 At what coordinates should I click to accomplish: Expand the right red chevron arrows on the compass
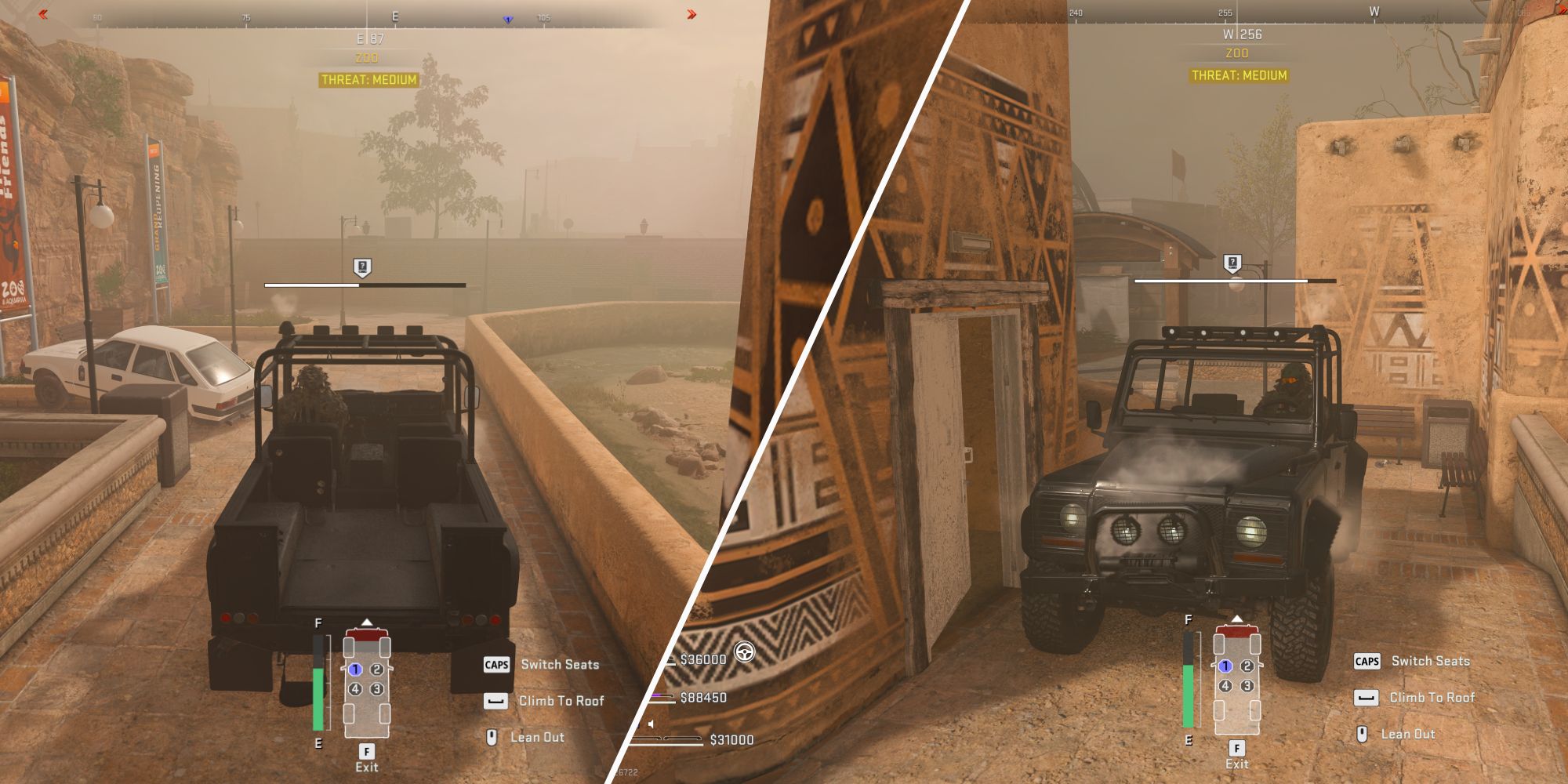point(690,12)
